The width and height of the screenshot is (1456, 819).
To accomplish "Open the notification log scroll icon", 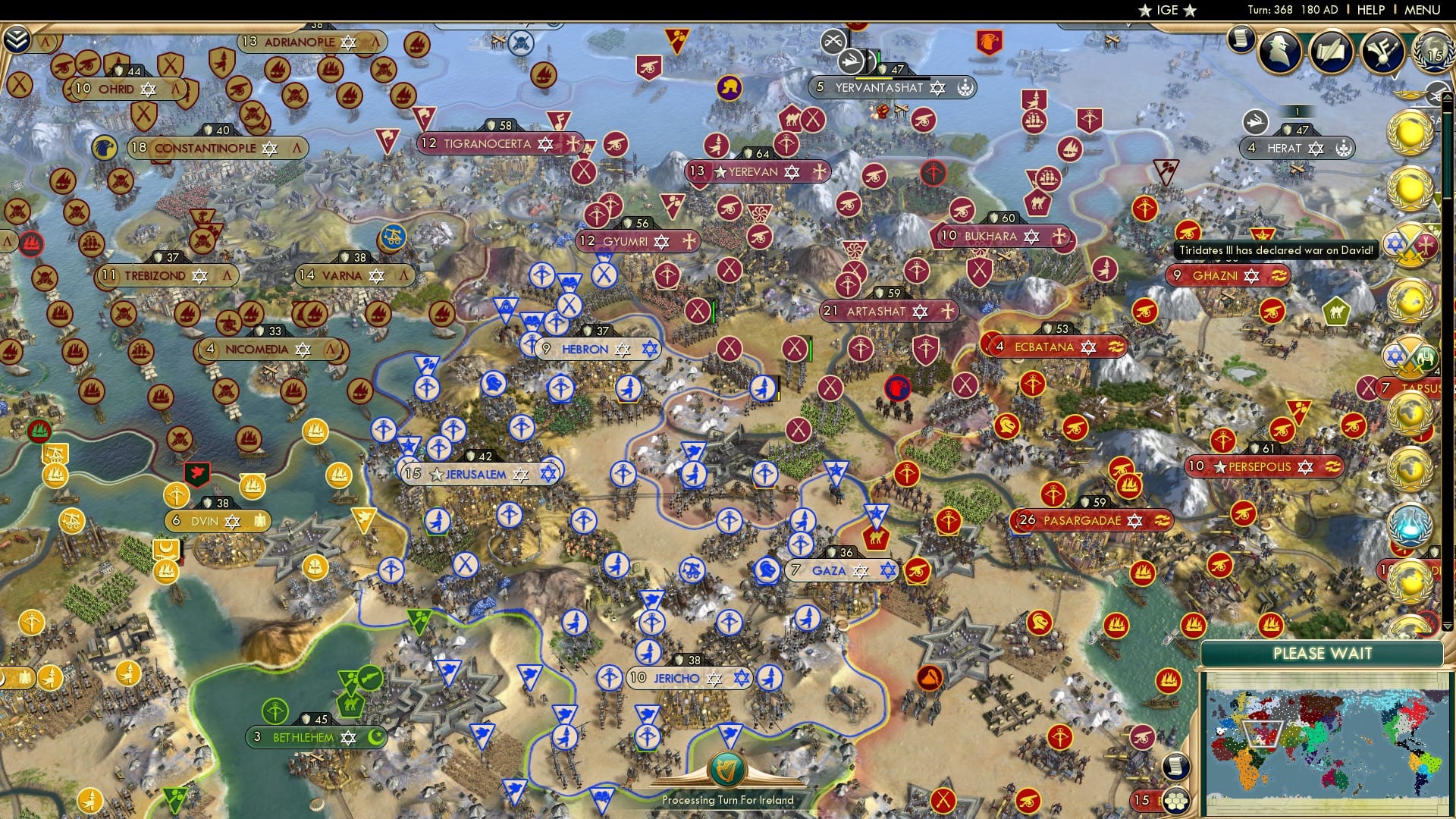I will pyautogui.click(x=1241, y=39).
